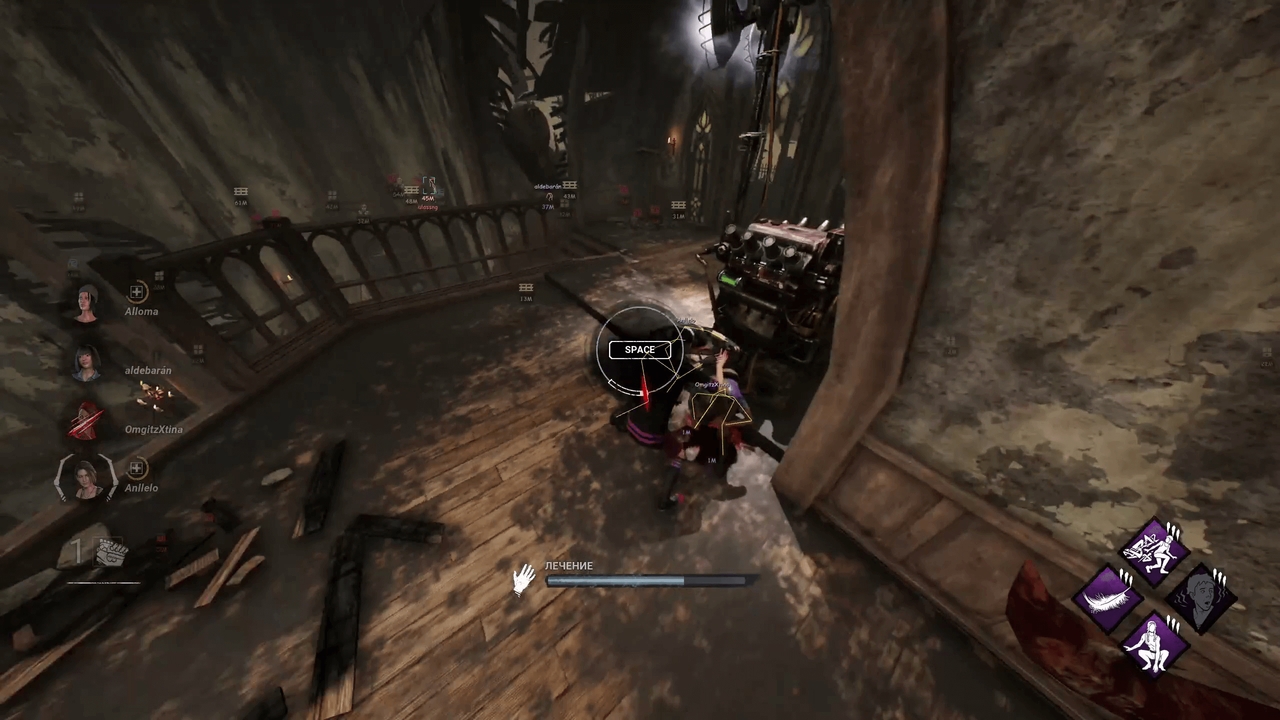The width and height of the screenshot is (1280, 720).
Task: Click the player name Alloma
Action: point(141,311)
